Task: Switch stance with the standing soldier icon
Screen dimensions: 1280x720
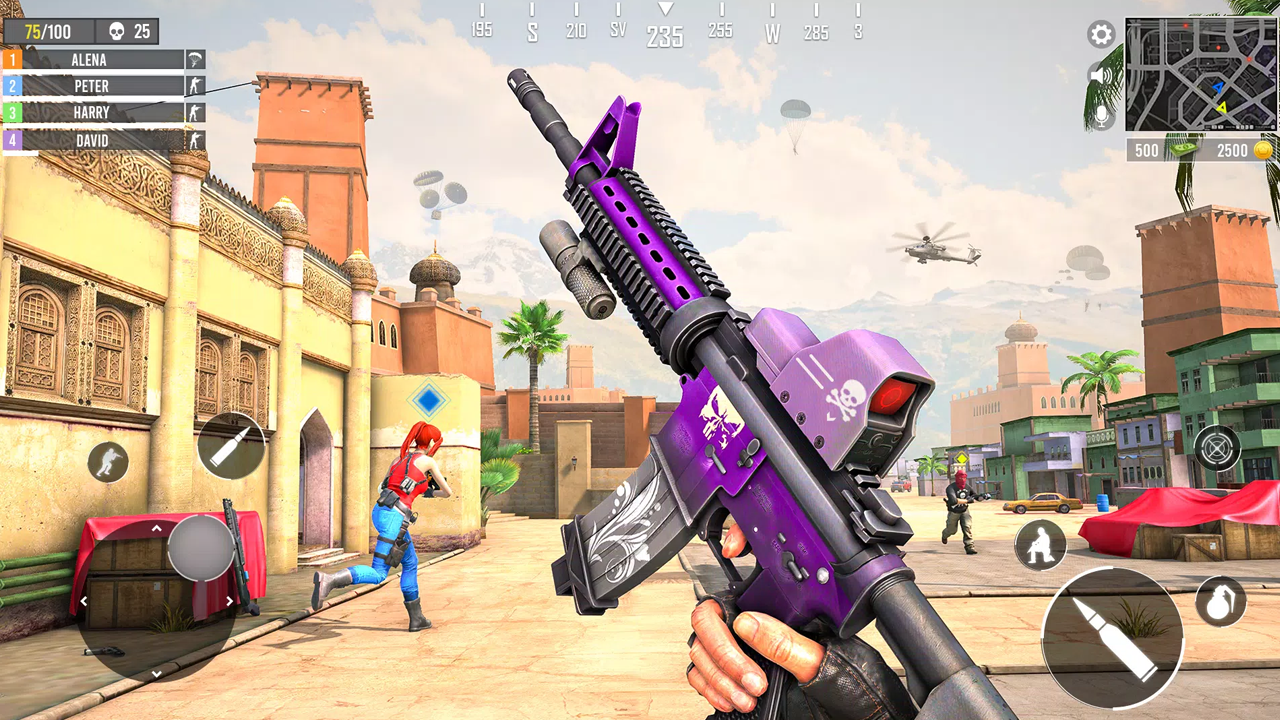Action: coord(109,463)
